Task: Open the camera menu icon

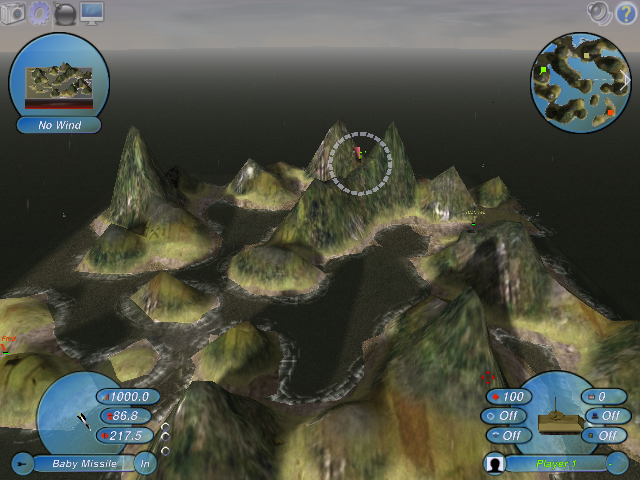Action: (x=13, y=13)
